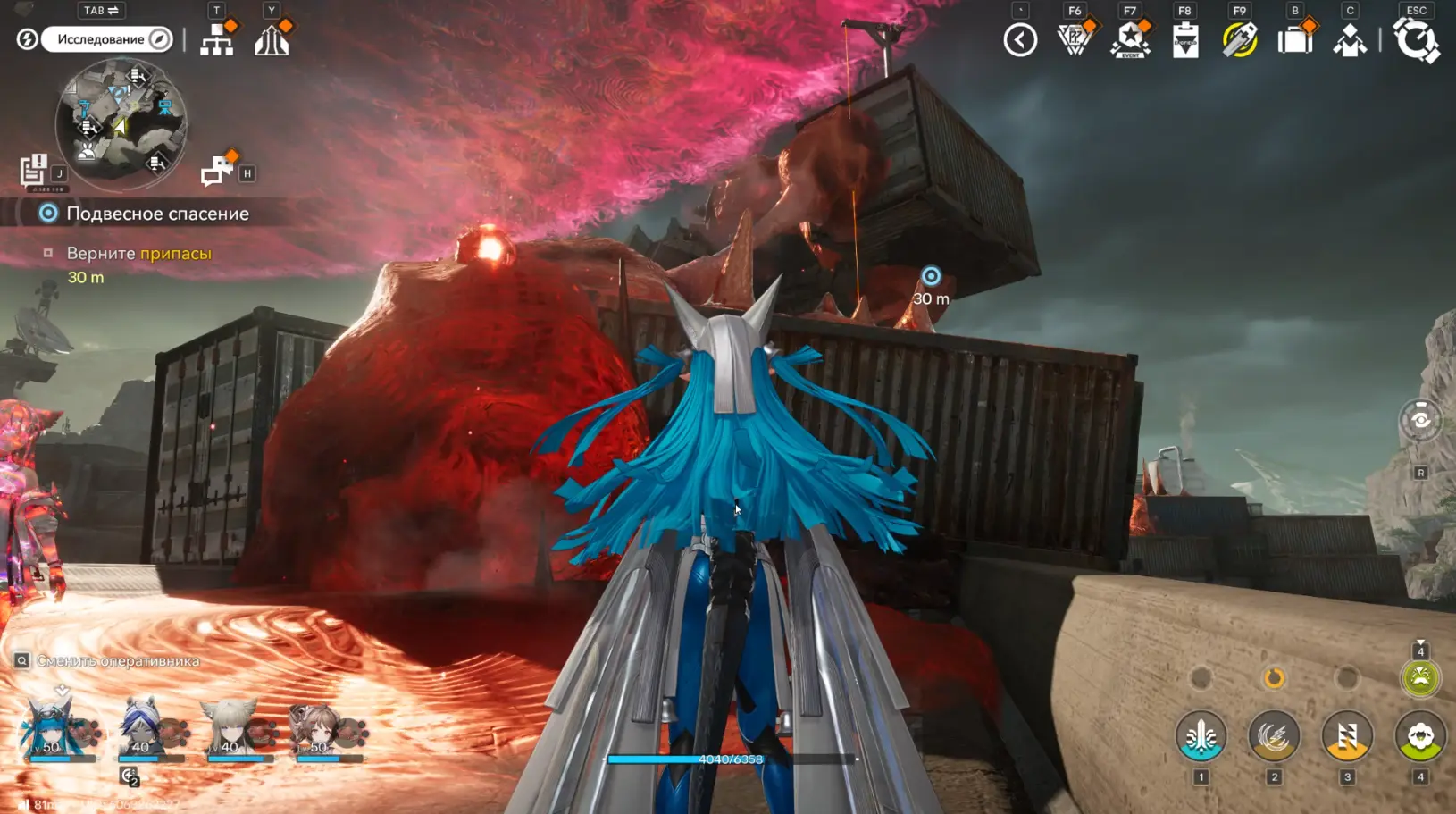Open the circular minimap
Viewport: 1456px width, 814px height.
[121, 122]
